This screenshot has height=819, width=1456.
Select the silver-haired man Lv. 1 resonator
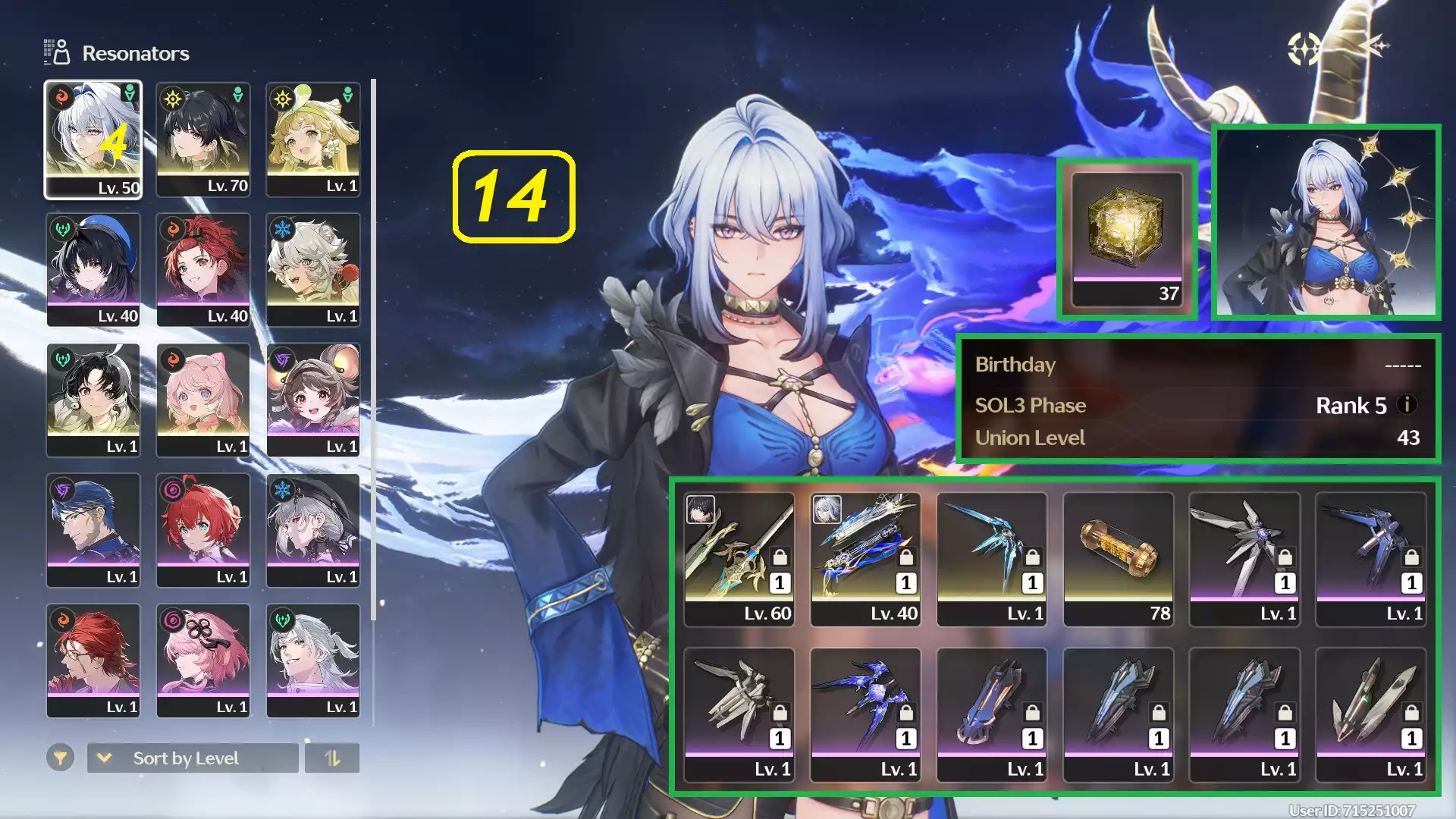point(313,660)
